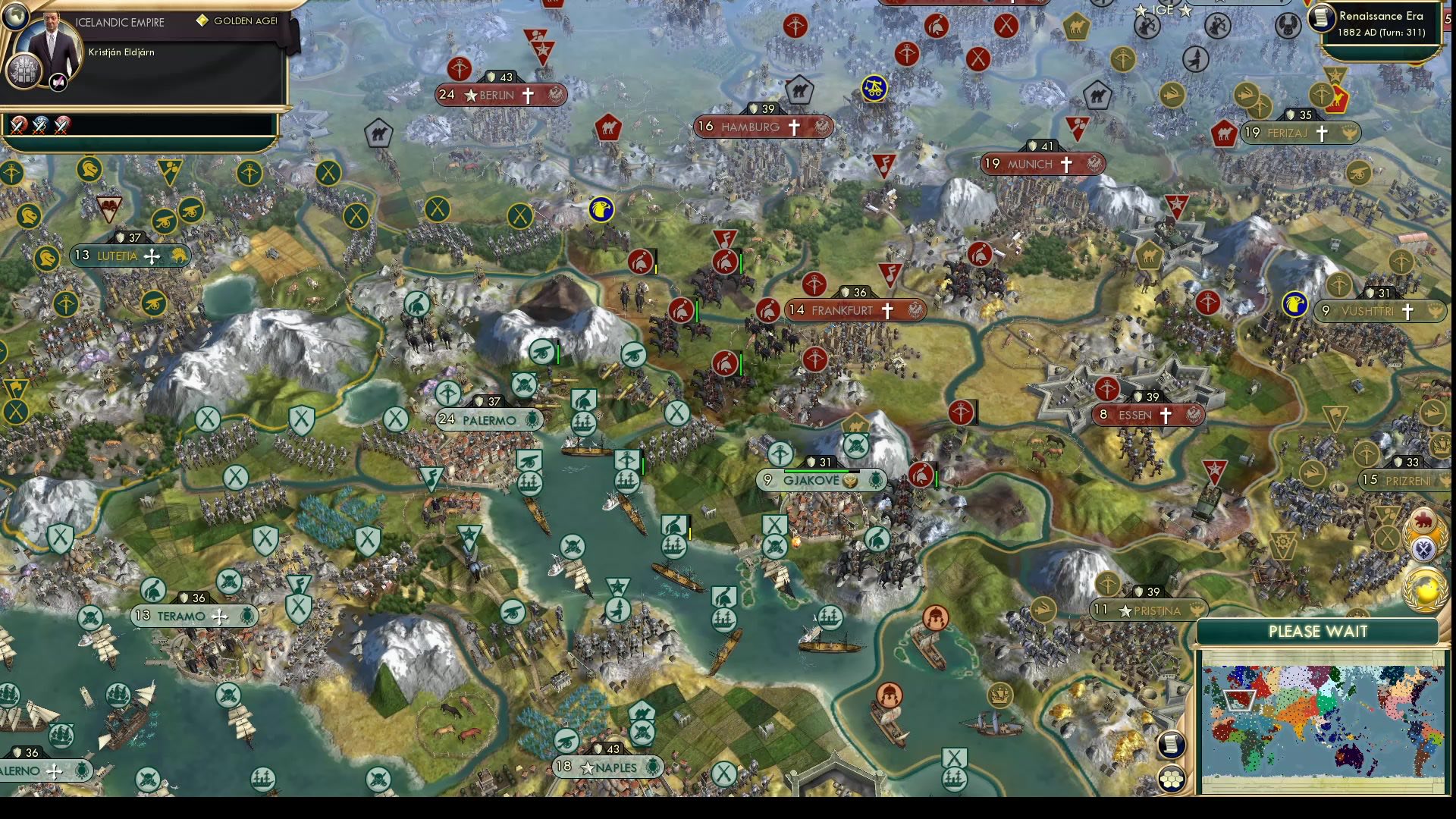This screenshot has width=1456, height=819.
Task: Click the faith symbol on Gjakovë's banner
Action: [x=851, y=480]
